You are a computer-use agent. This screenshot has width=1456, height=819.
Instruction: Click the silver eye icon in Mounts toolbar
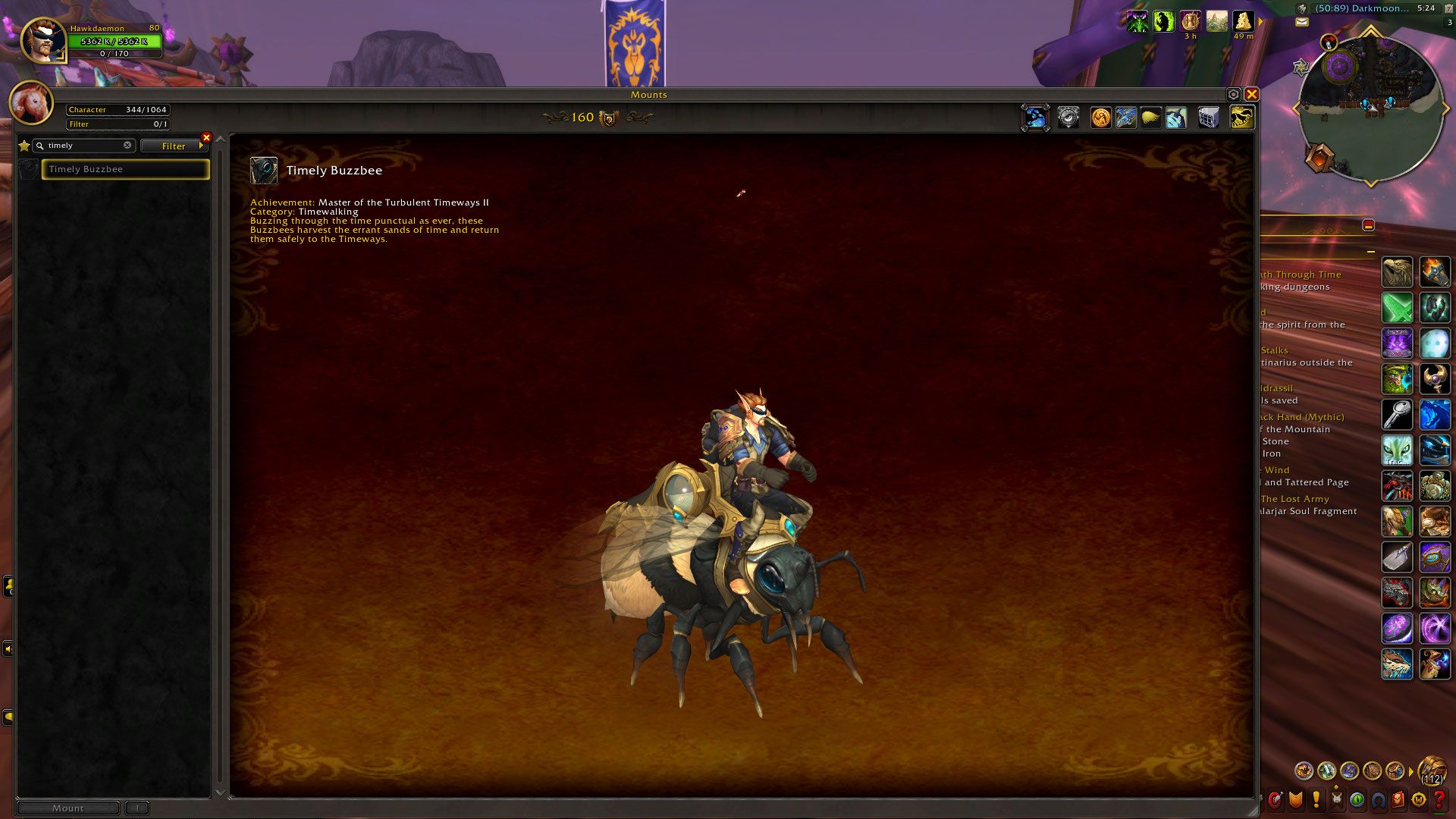point(1068,118)
